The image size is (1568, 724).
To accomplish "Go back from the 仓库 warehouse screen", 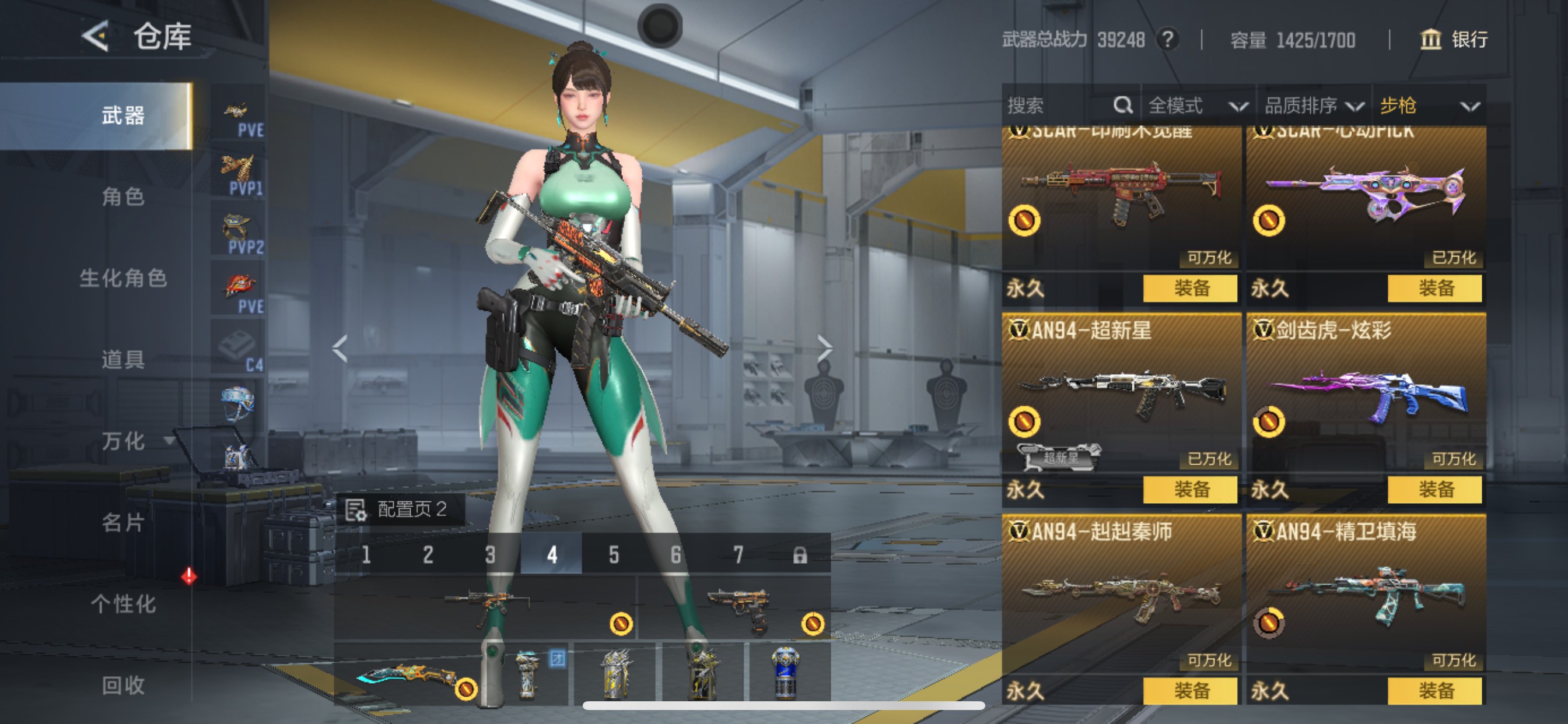I will point(96,37).
